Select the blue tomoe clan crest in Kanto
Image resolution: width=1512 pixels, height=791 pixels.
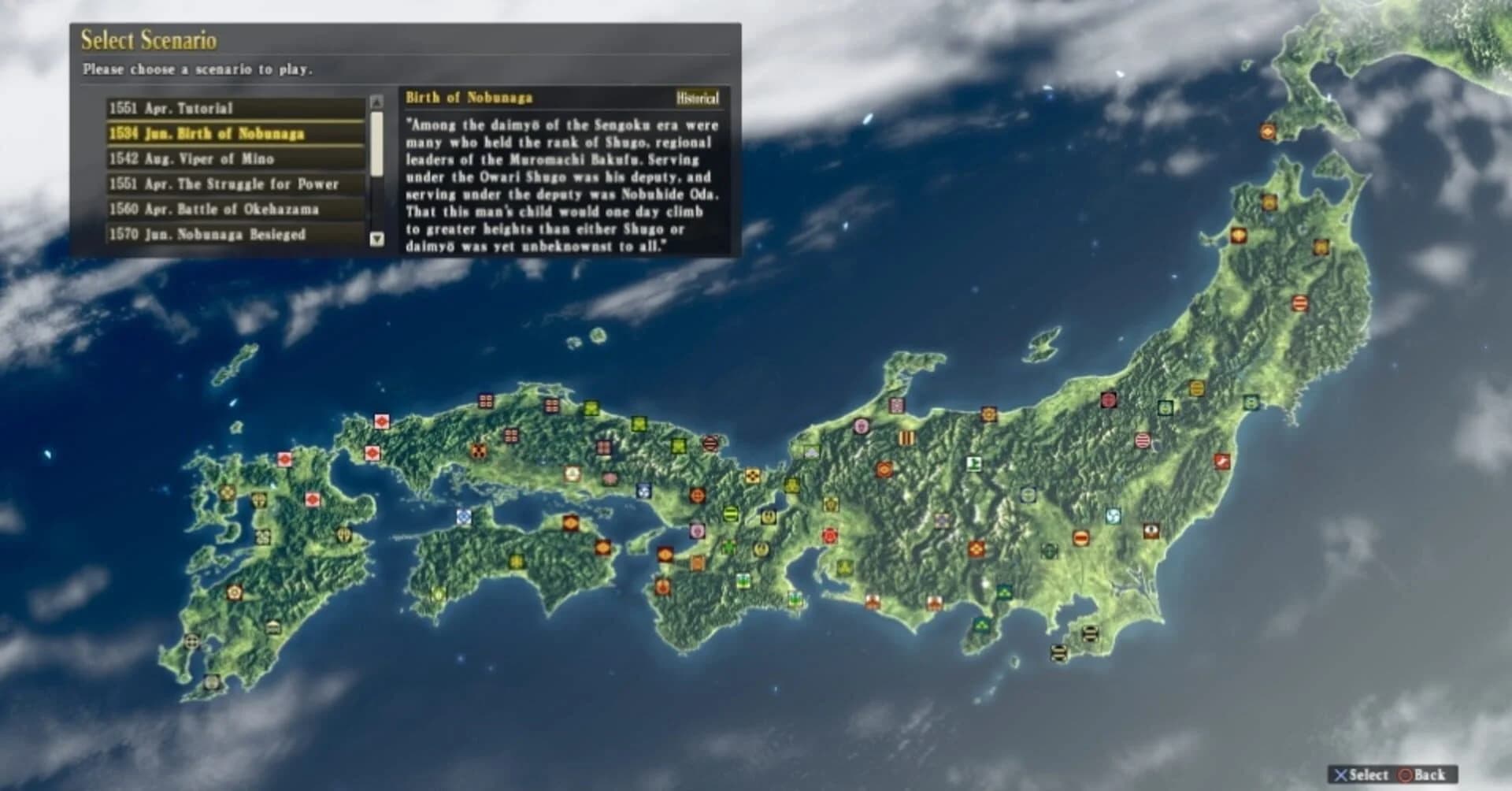point(1114,516)
